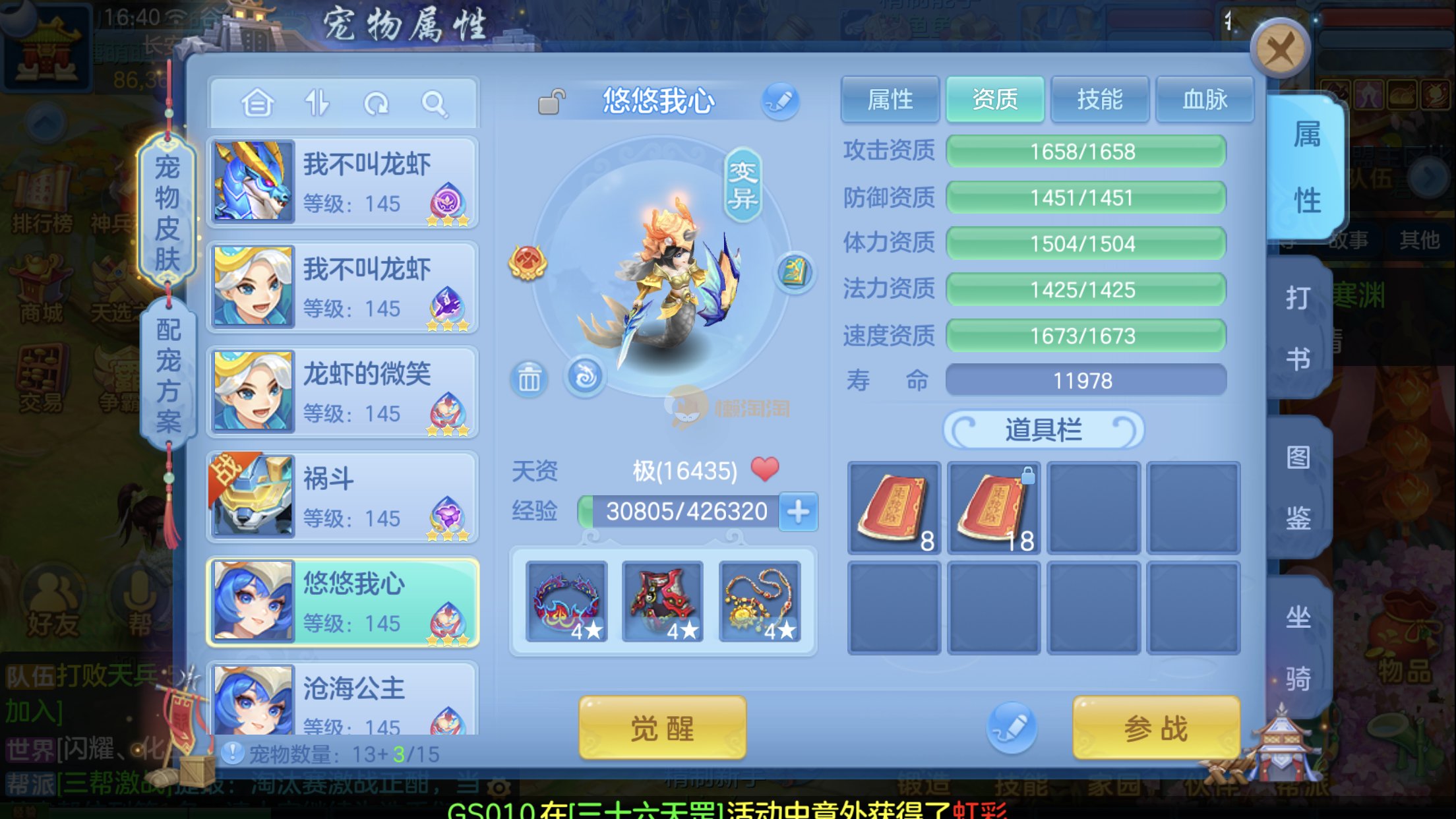This screenshot has height=819, width=1456.
Task: Inspect the equipped pet necklace slot
Action: point(759,601)
